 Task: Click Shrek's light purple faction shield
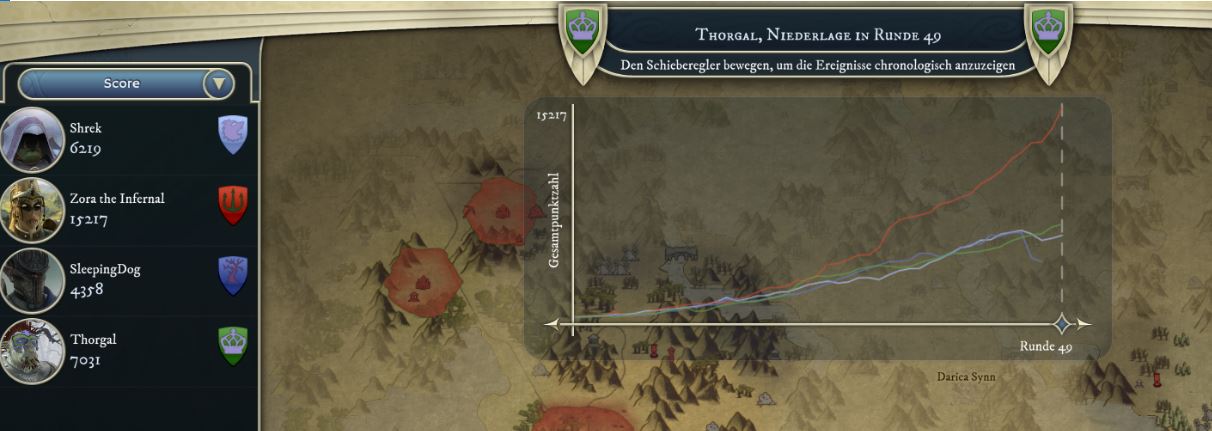coord(233,134)
